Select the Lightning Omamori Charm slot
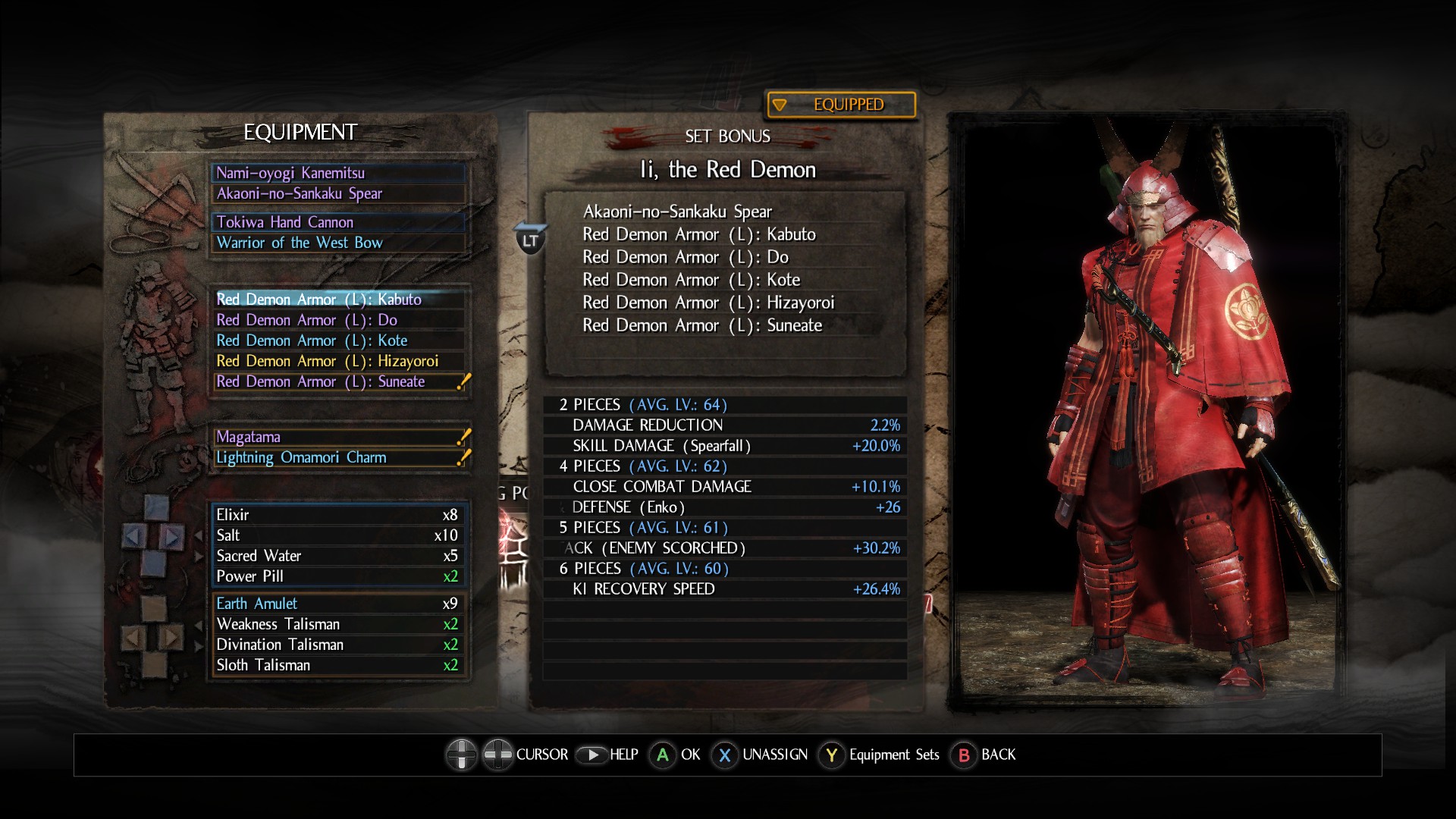1456x819 pixels. pos(338,457)
